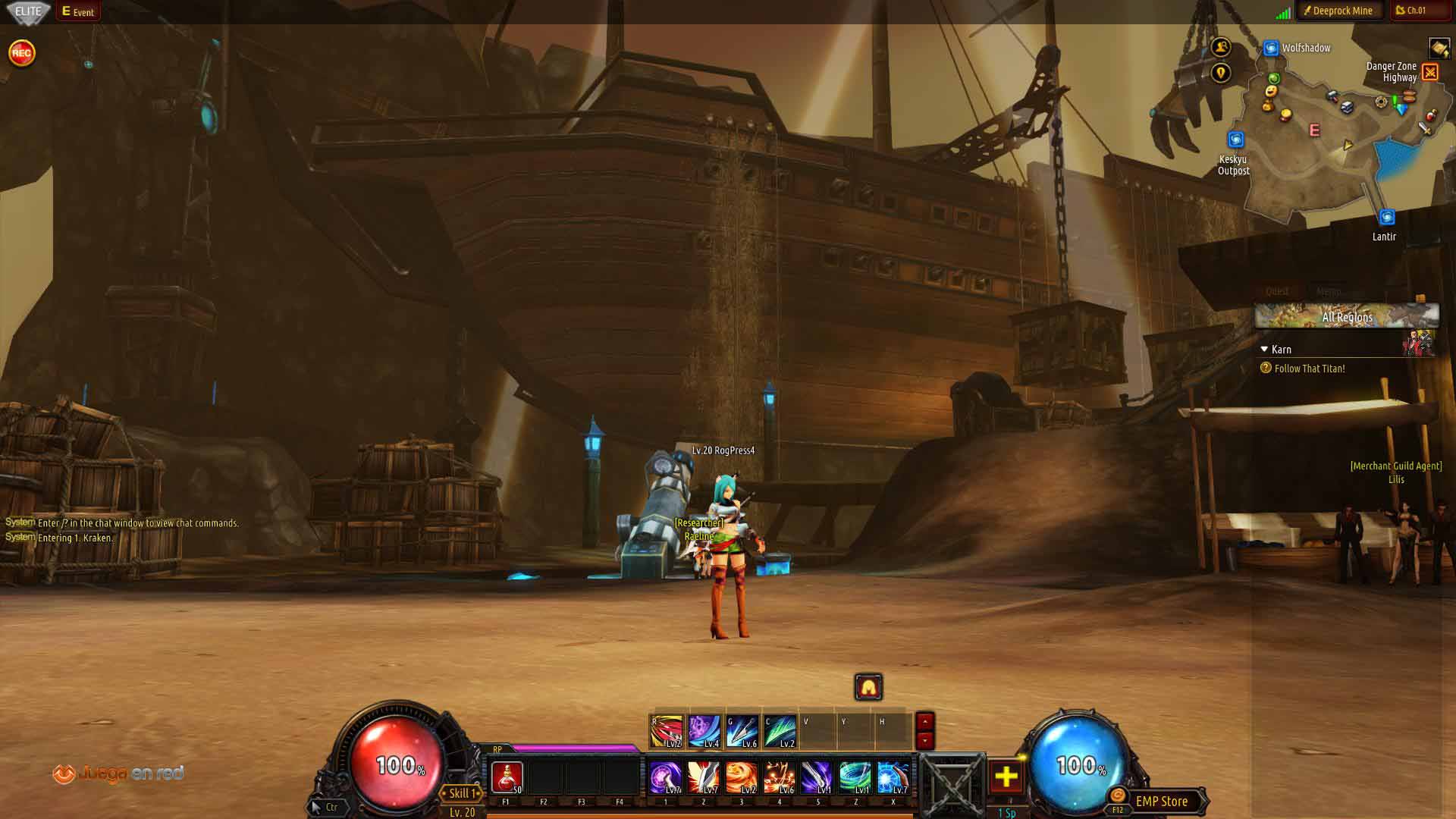
Task: Switch to the Quest tab
Action: point(1277,291)
